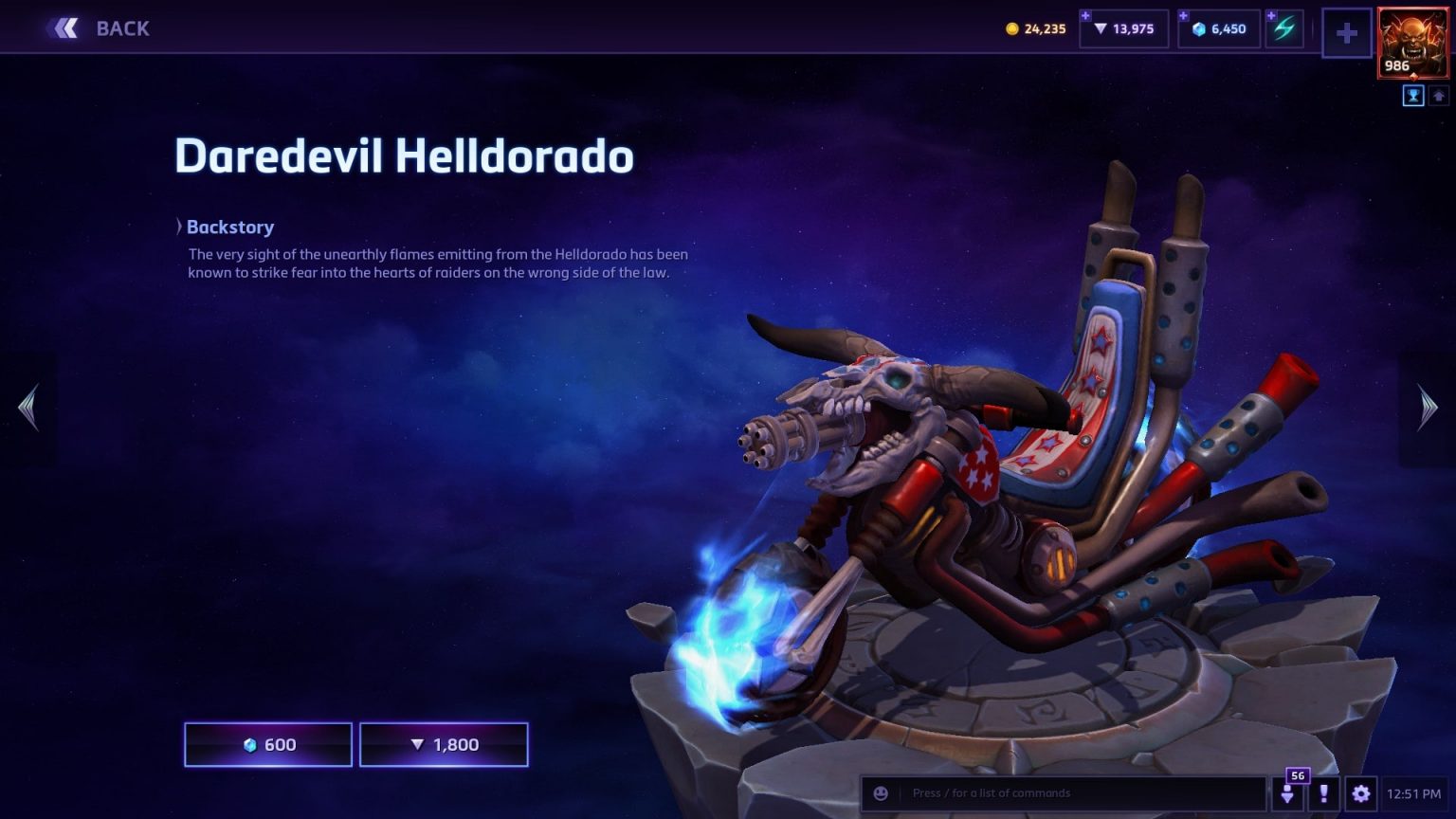Open the trophy progression icon under the portrait
This screenshot has width=1456, height=819.
pyautogui.click(x=1412, y=96)
